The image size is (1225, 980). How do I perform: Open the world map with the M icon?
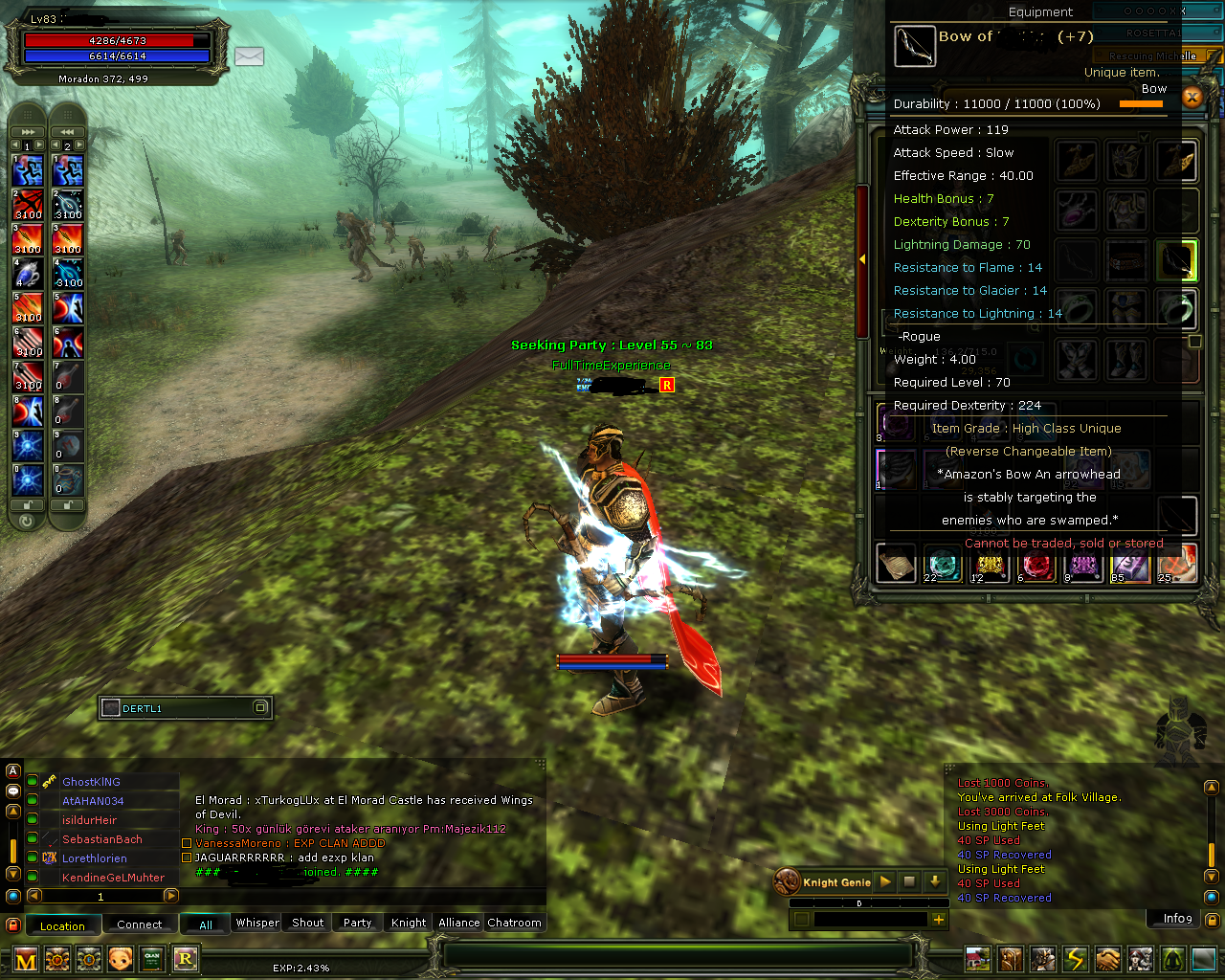(x=25, y=959)
